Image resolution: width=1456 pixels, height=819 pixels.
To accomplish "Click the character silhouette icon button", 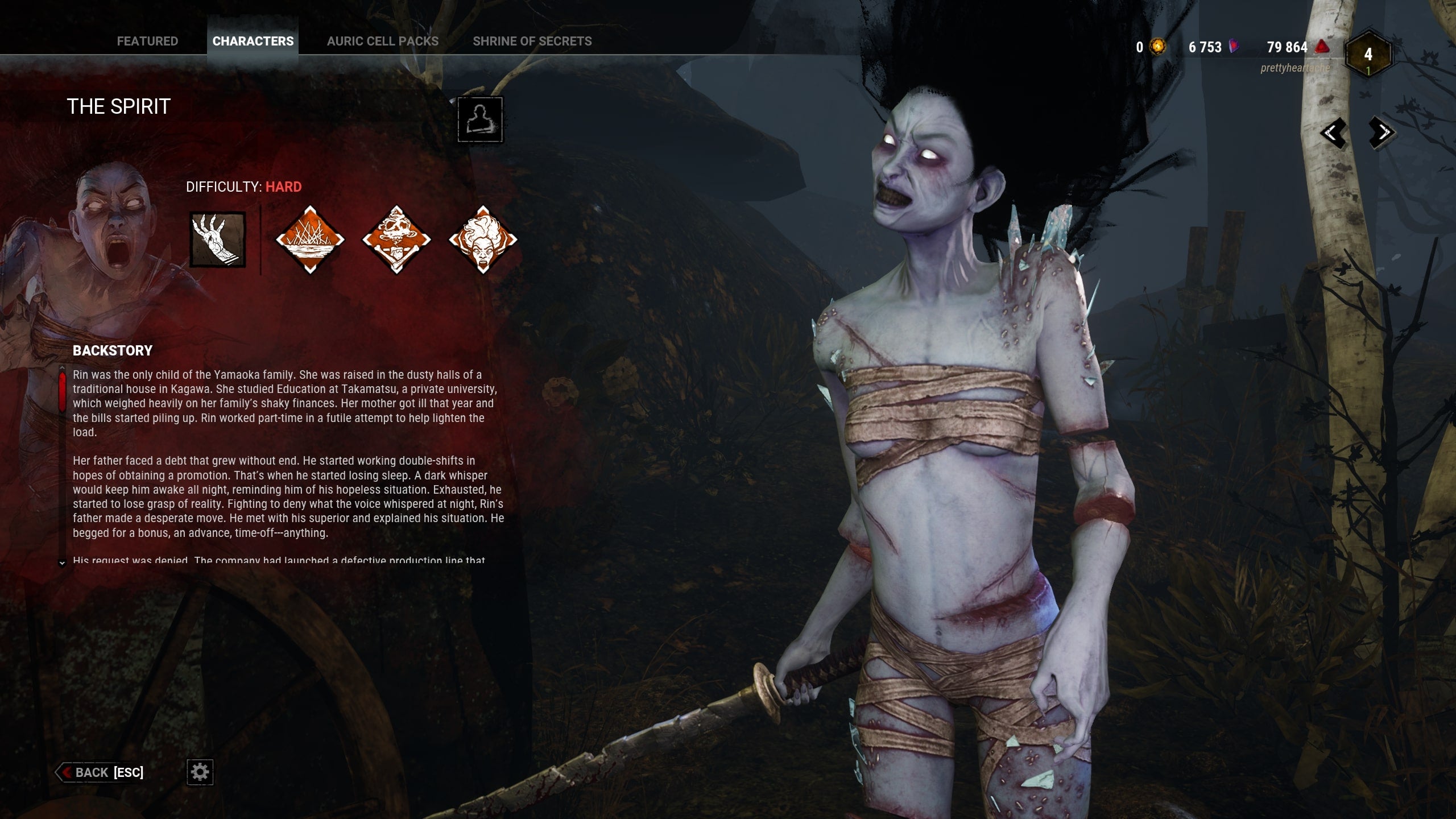I will click(x=480, y=119).
